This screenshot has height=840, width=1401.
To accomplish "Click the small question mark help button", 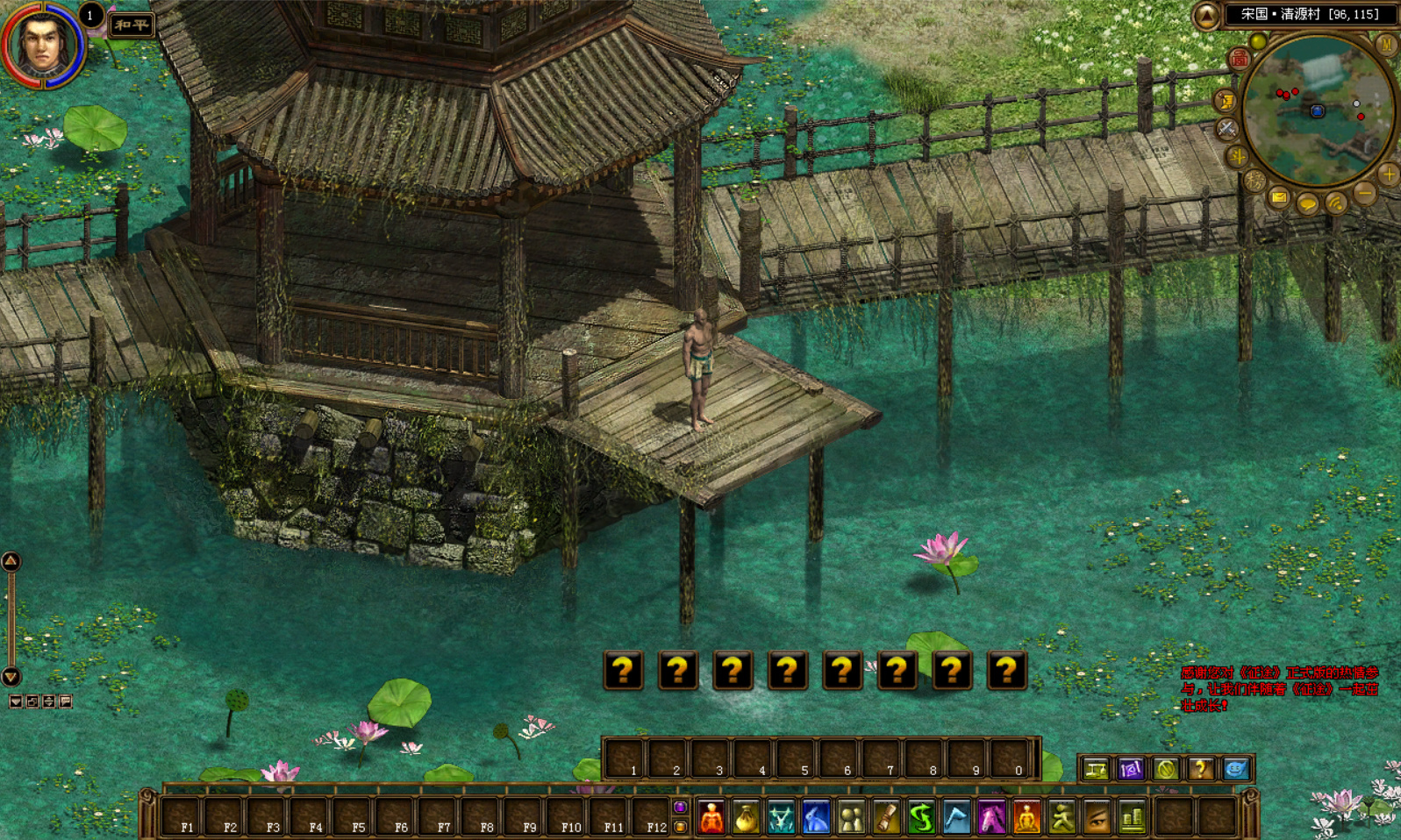I will point(1200,769).
